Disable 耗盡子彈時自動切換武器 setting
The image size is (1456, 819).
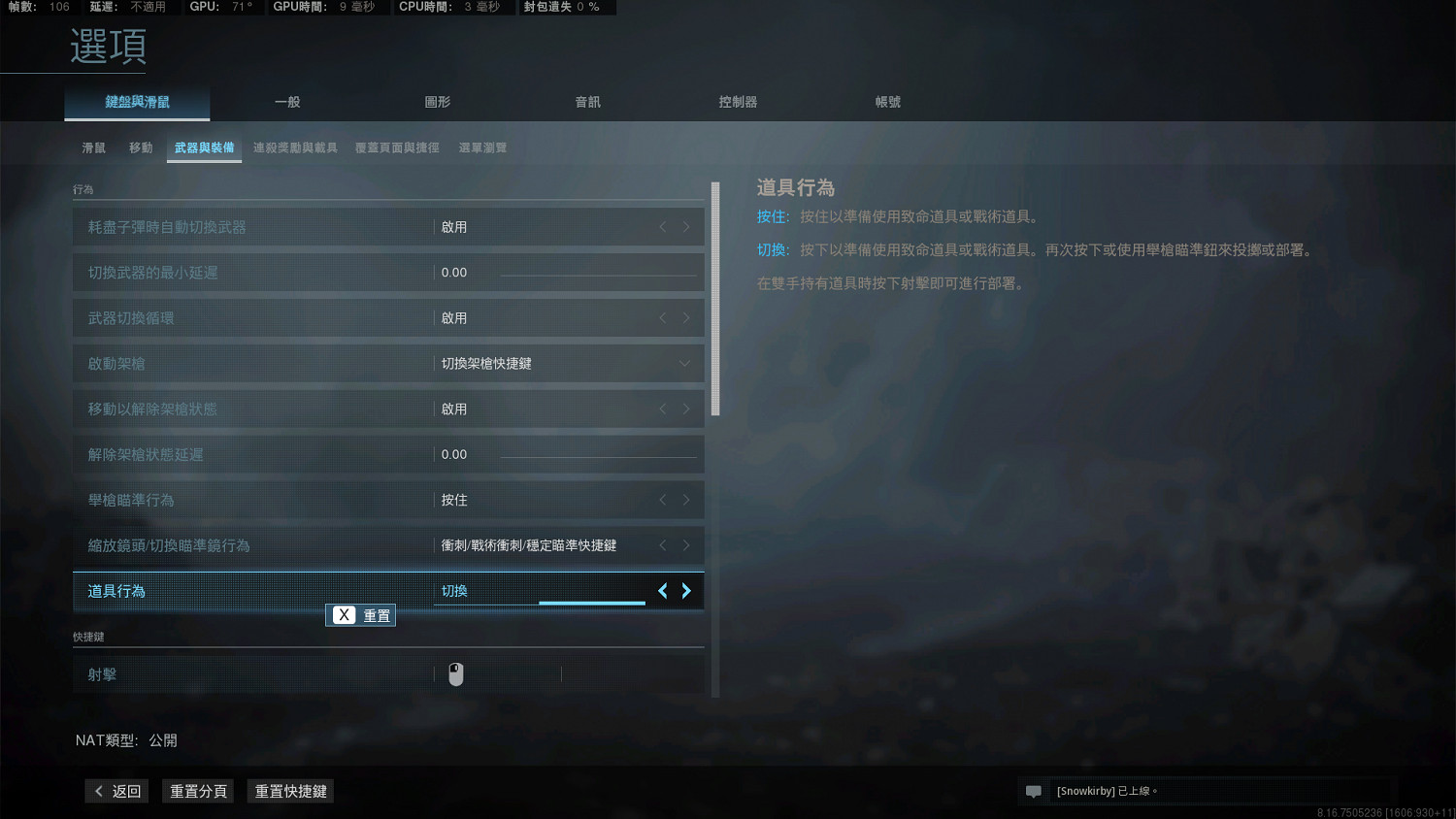[663, 226]
